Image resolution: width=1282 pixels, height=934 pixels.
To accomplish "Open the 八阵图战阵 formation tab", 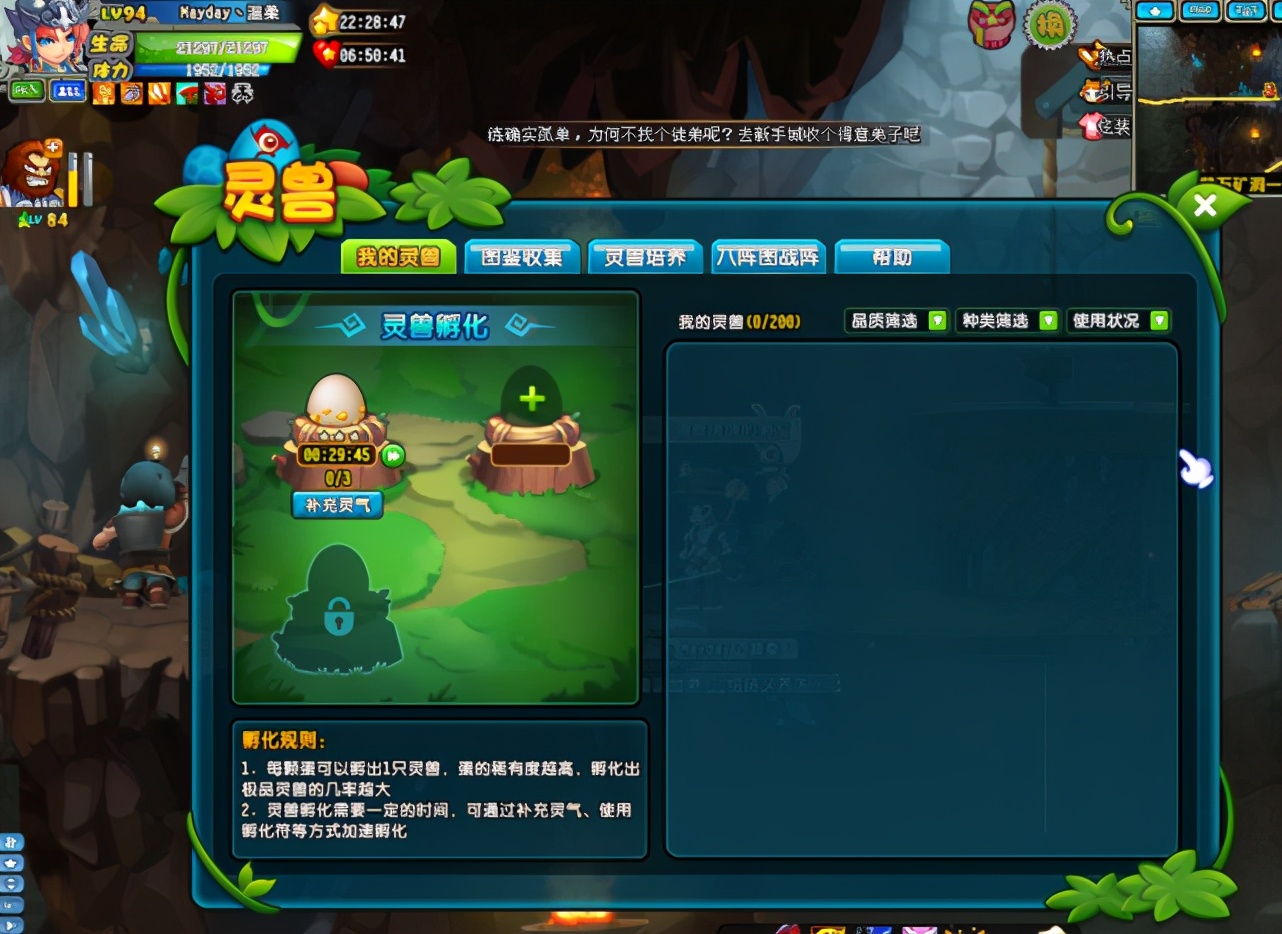I will point(768,257).
